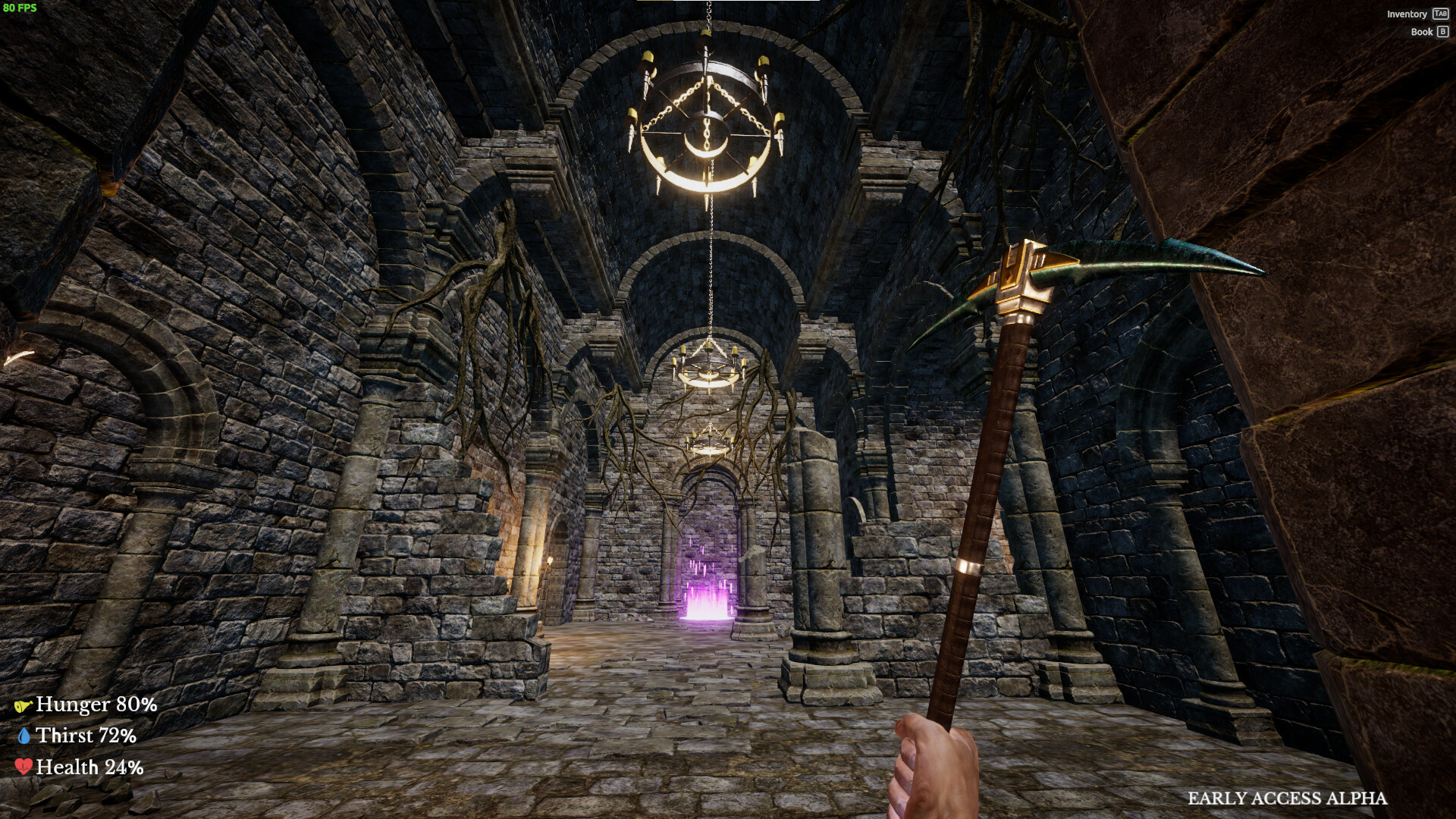Screen dimensions: 1456x819
Task: Click the Hunger food icon
Action: pos(25,704)
